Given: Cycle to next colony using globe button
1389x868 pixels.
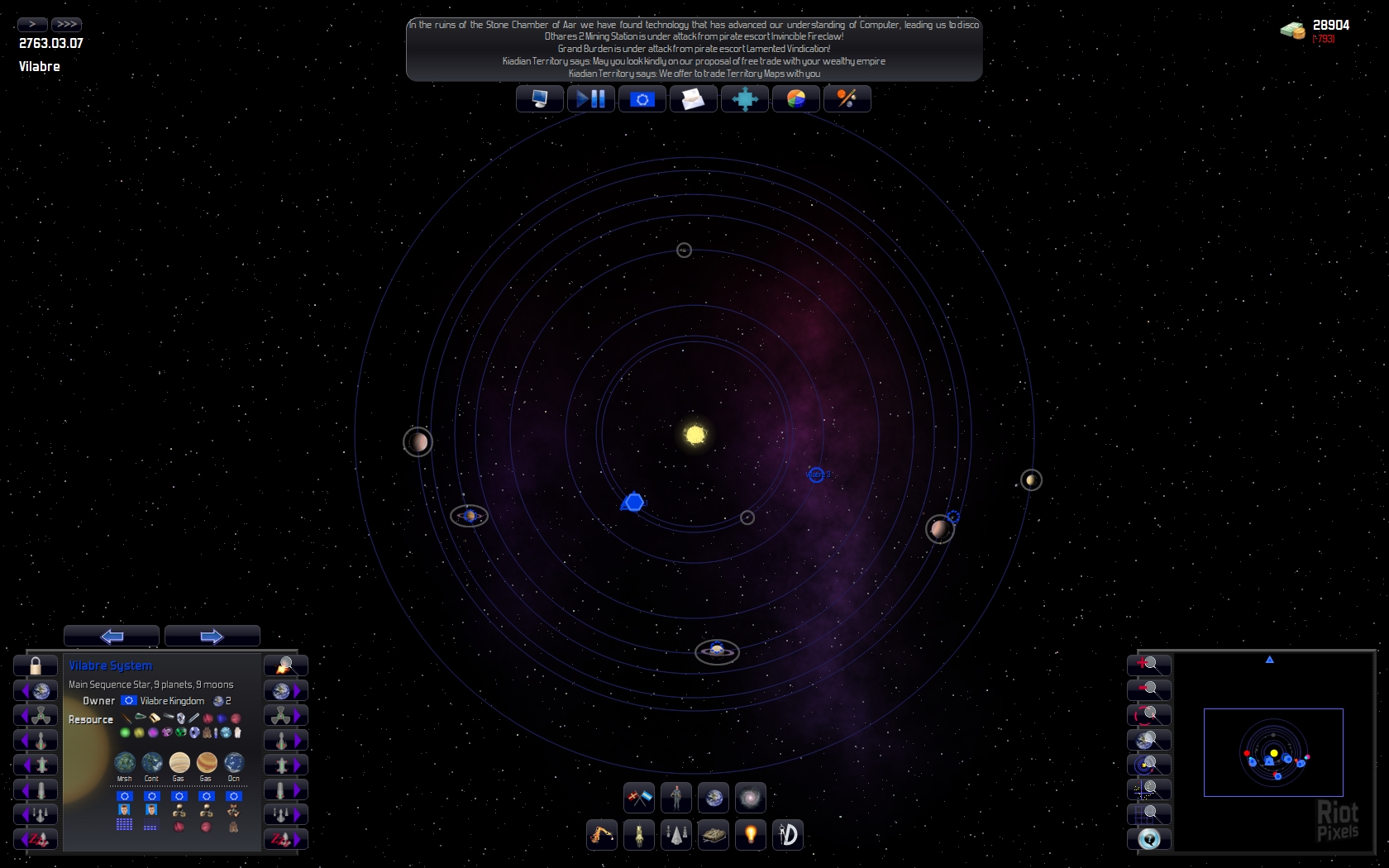Looking at the screenshot, I should tap(286, 690).
